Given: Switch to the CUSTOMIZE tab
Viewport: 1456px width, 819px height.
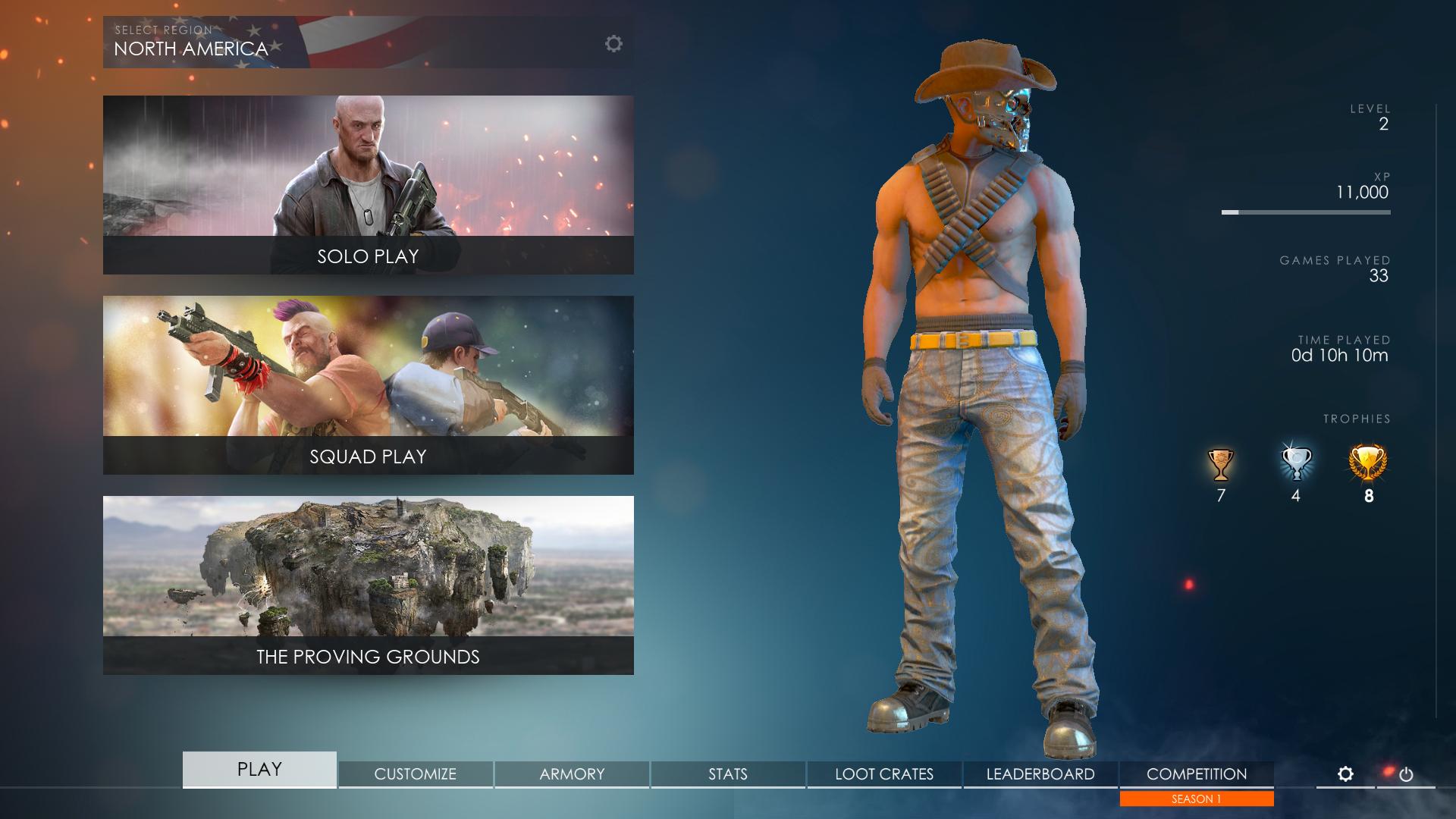Looking at the screenshot, I should [x=414, y=774].
